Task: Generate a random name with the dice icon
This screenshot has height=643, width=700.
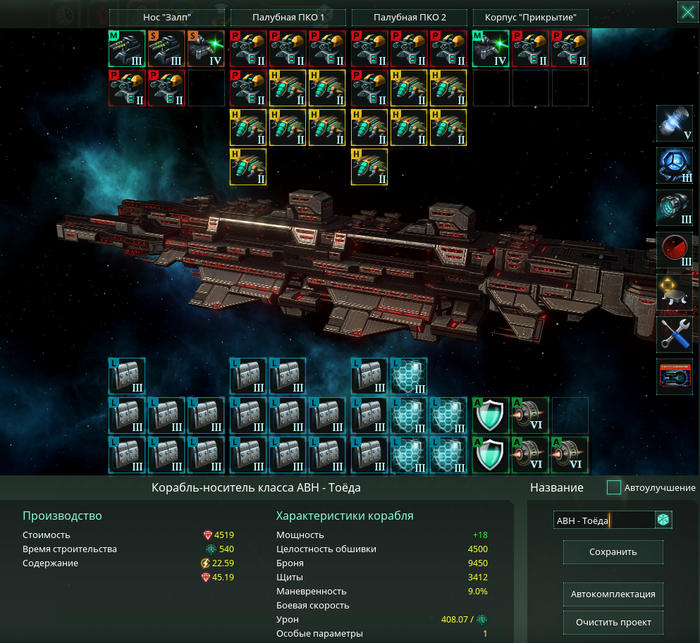Action: 663,520
